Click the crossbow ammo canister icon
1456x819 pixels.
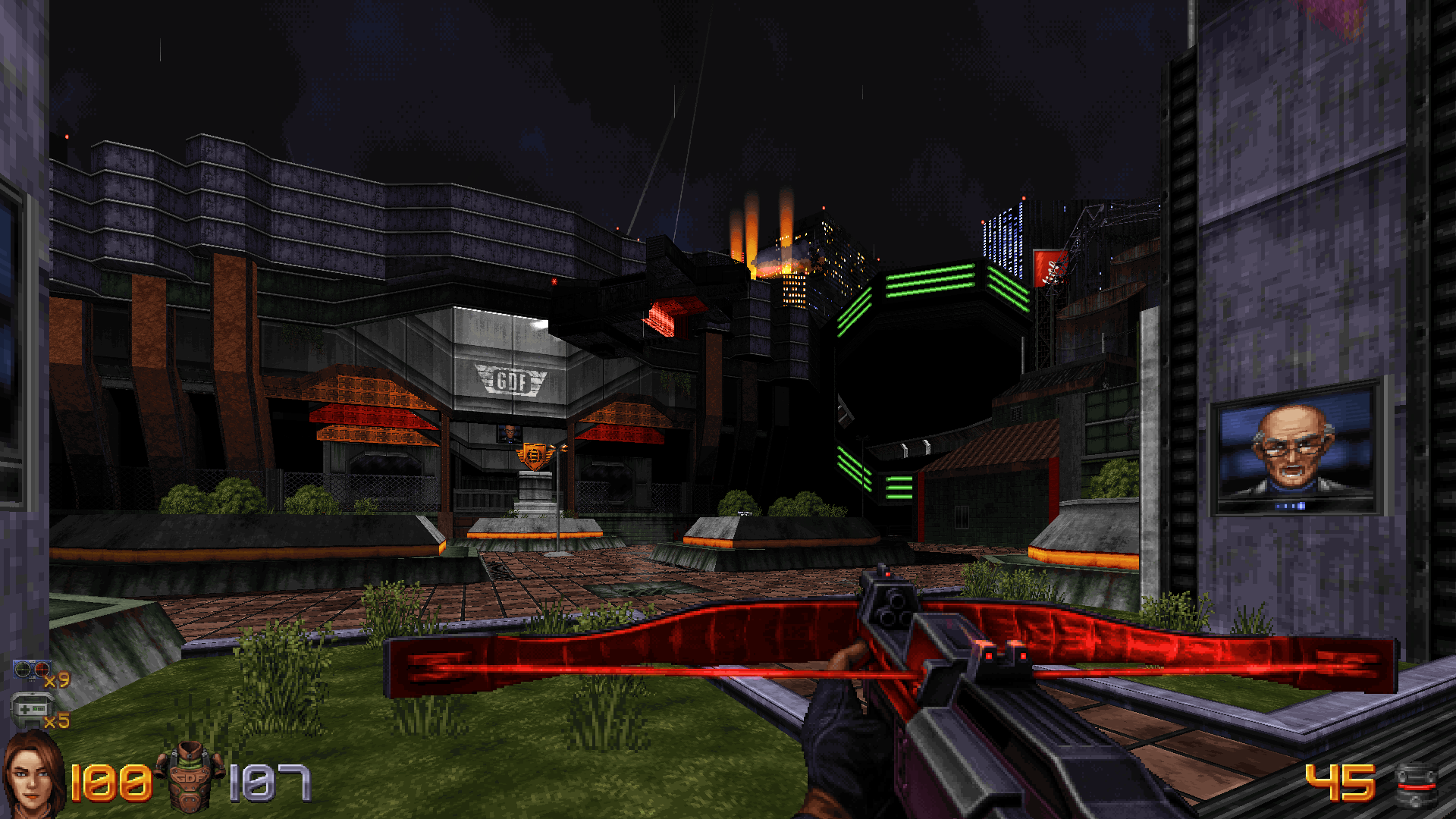tap(1416, 785)
